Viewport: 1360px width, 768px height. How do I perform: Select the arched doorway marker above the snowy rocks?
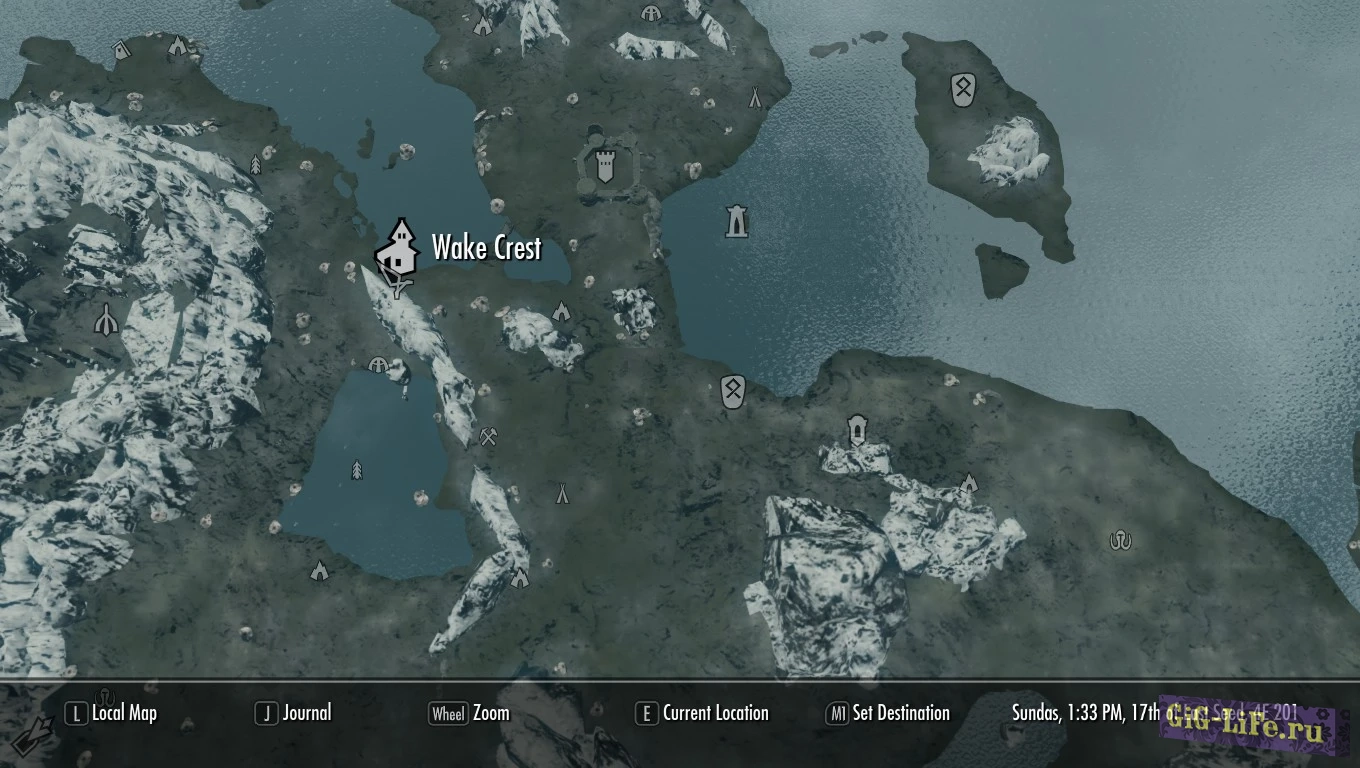[857, 430]
